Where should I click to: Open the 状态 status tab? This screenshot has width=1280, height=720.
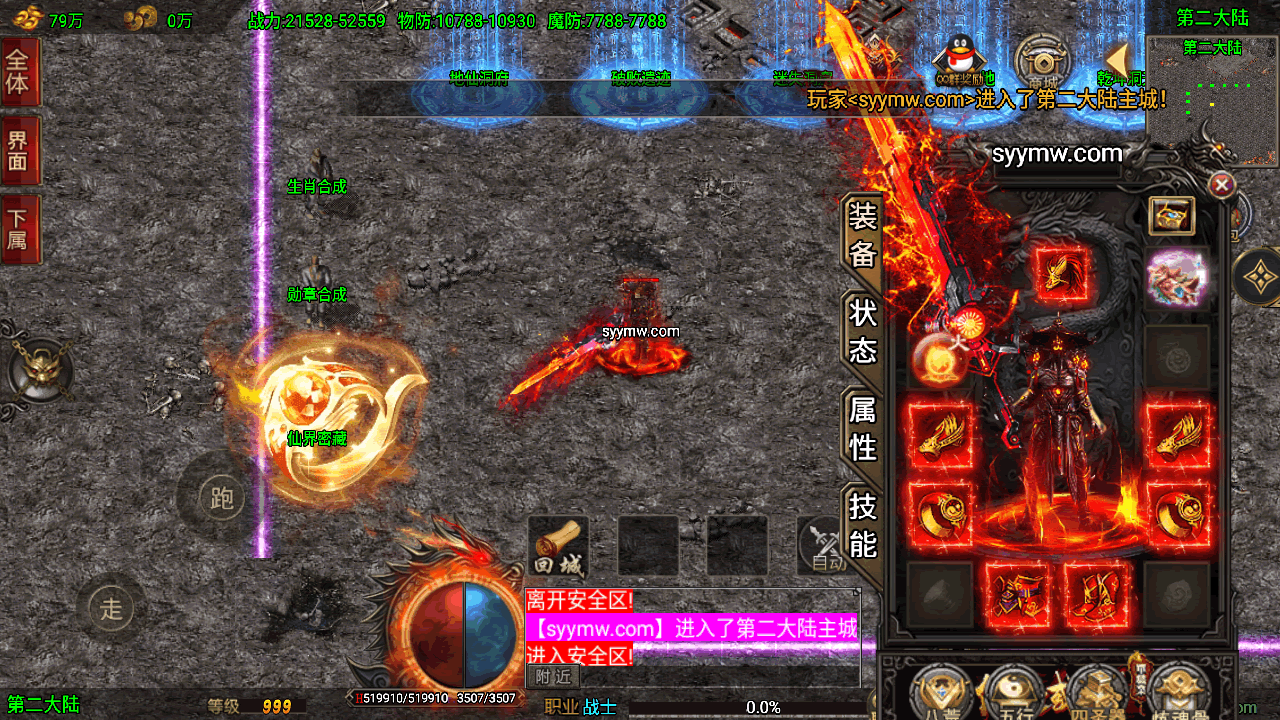pyautogui.click(x=862, y=332)
